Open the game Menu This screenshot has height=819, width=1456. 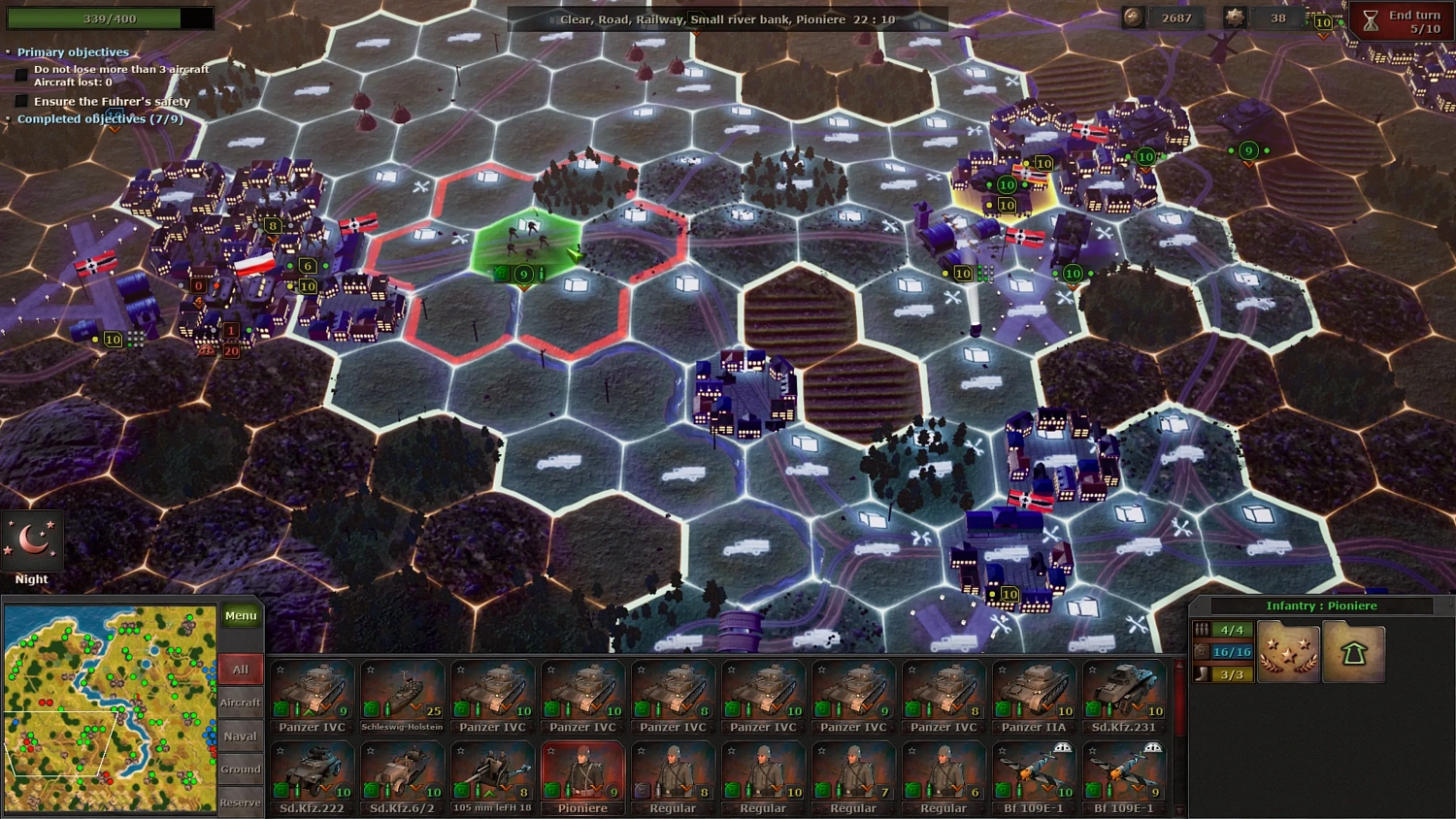coord(240,614)
